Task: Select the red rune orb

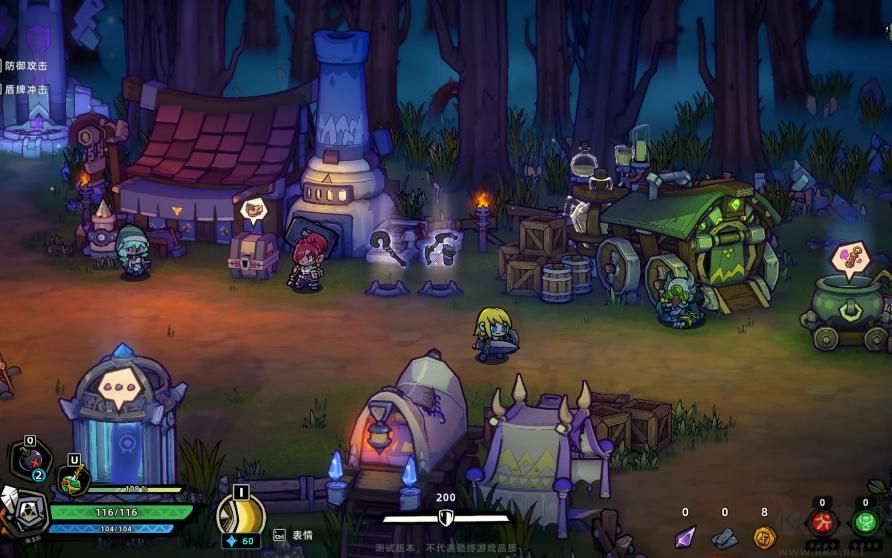Action: (x=823, y=523)
